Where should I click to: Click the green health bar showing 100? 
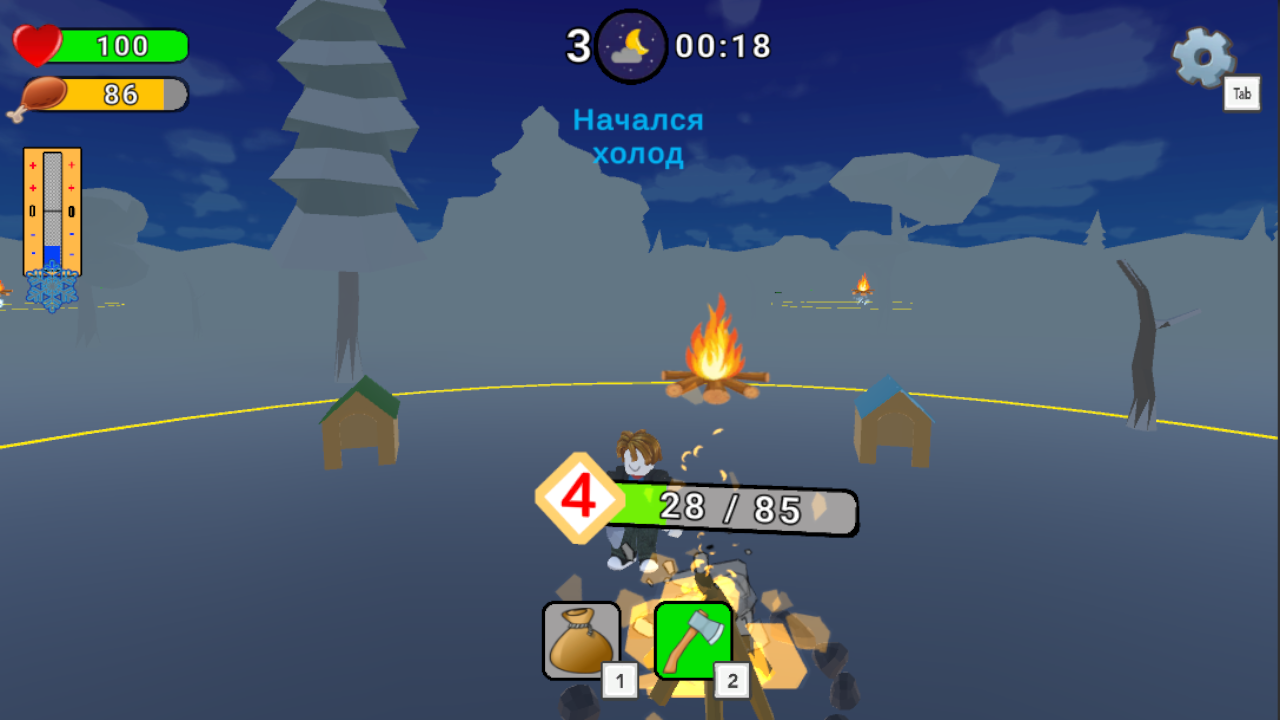coord(125,45)
